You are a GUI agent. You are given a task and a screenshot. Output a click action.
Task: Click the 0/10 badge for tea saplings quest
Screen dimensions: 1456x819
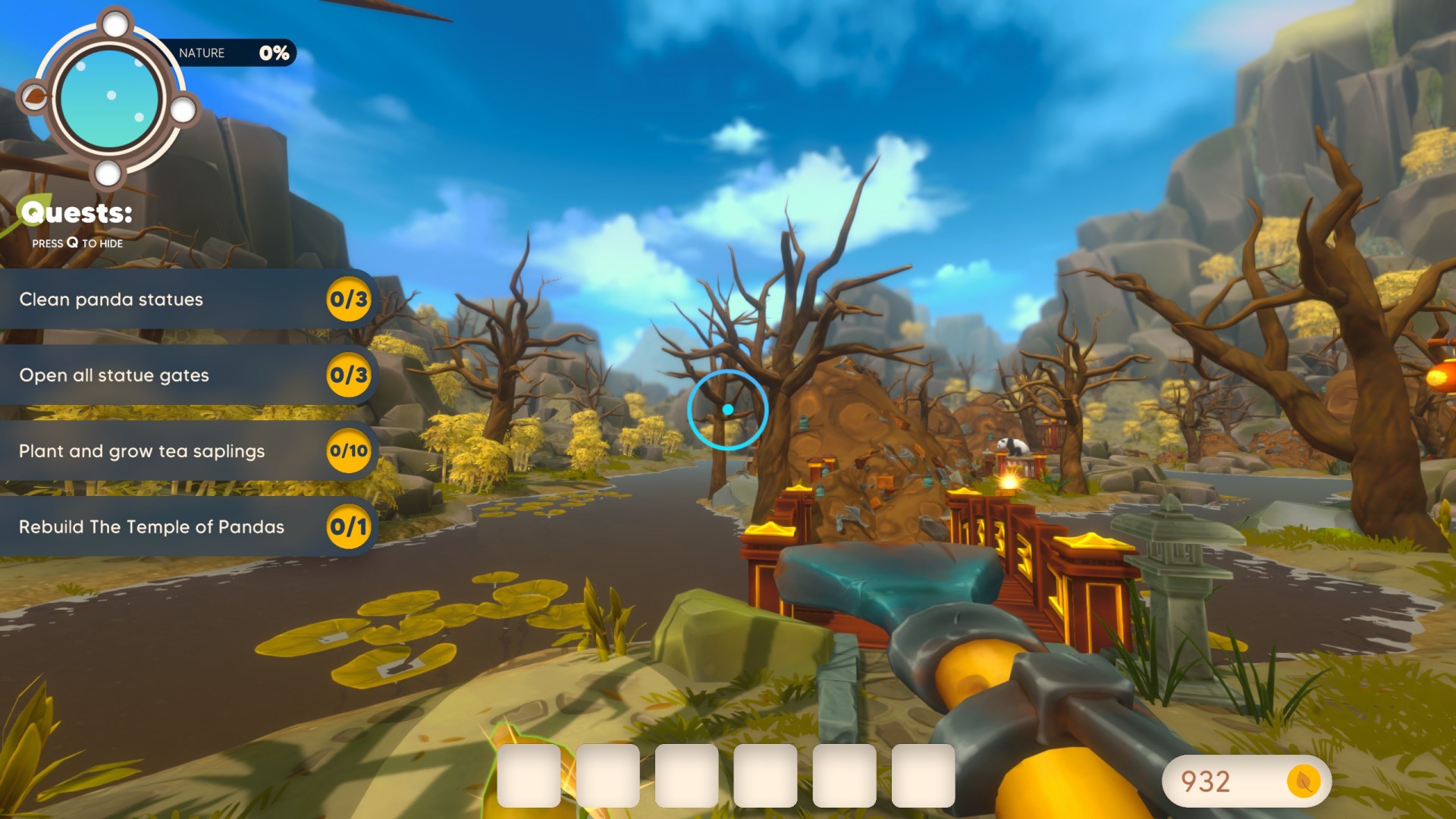coord(349,451)
